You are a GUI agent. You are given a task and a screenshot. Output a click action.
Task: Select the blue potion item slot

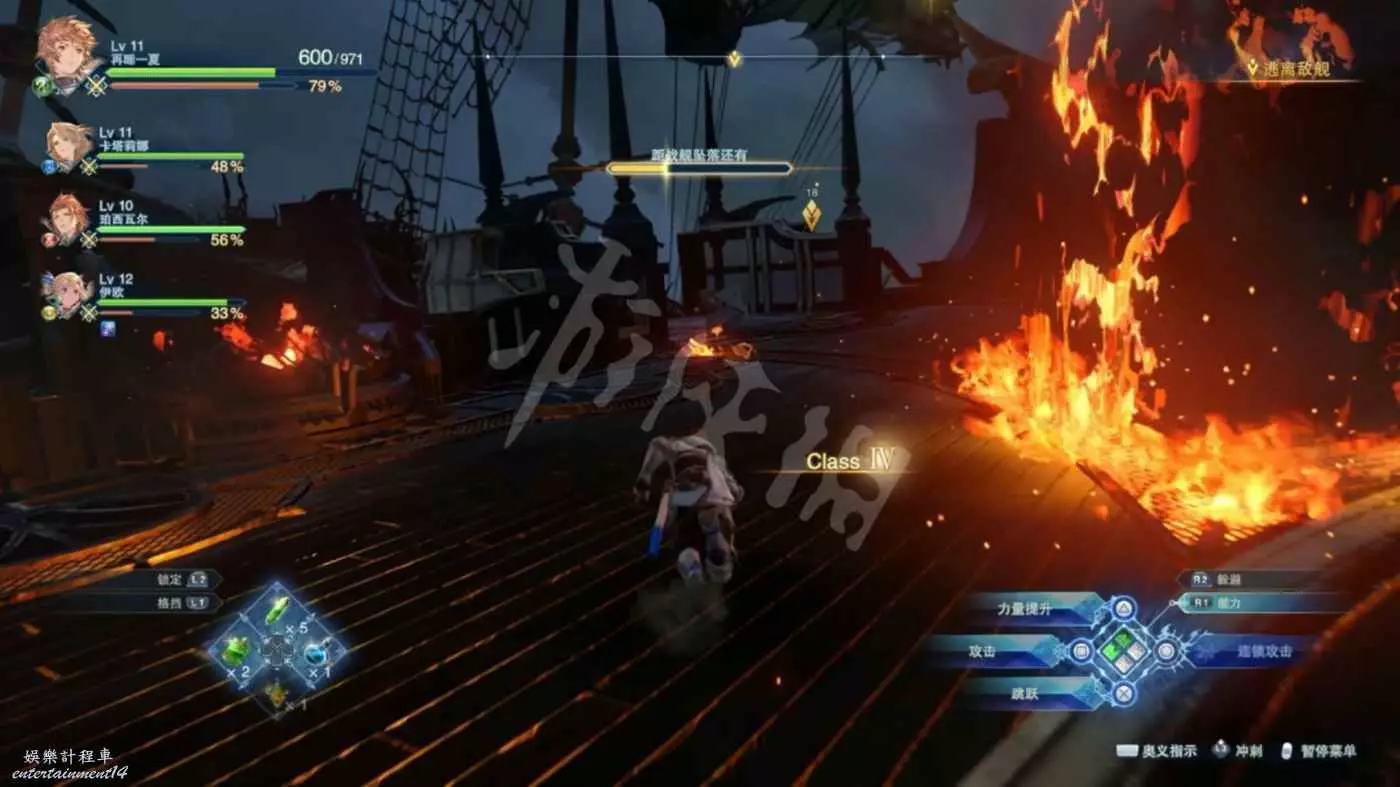[x=318, y=653]
